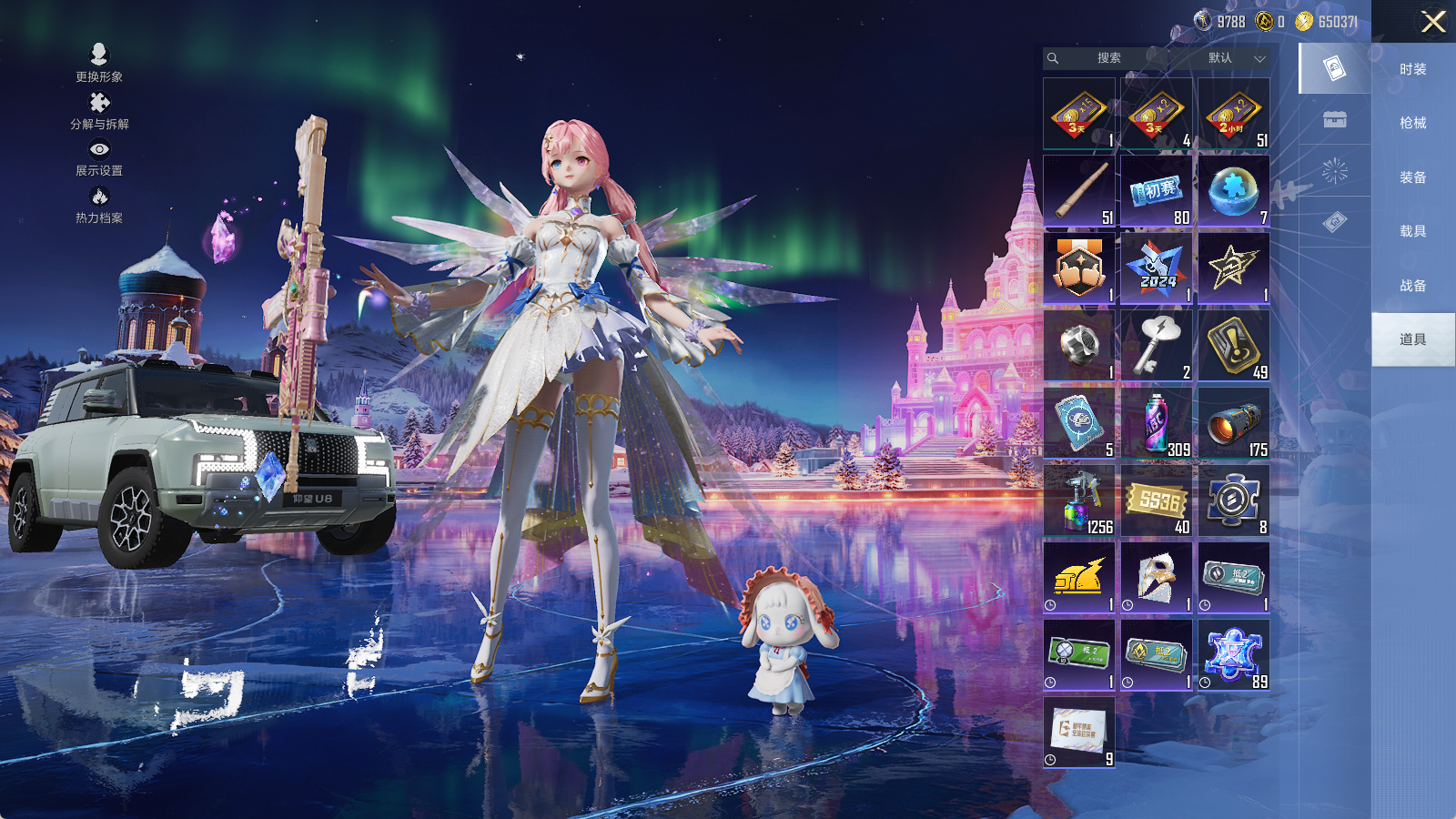Open the 道具 items tab

[1412, 339]
